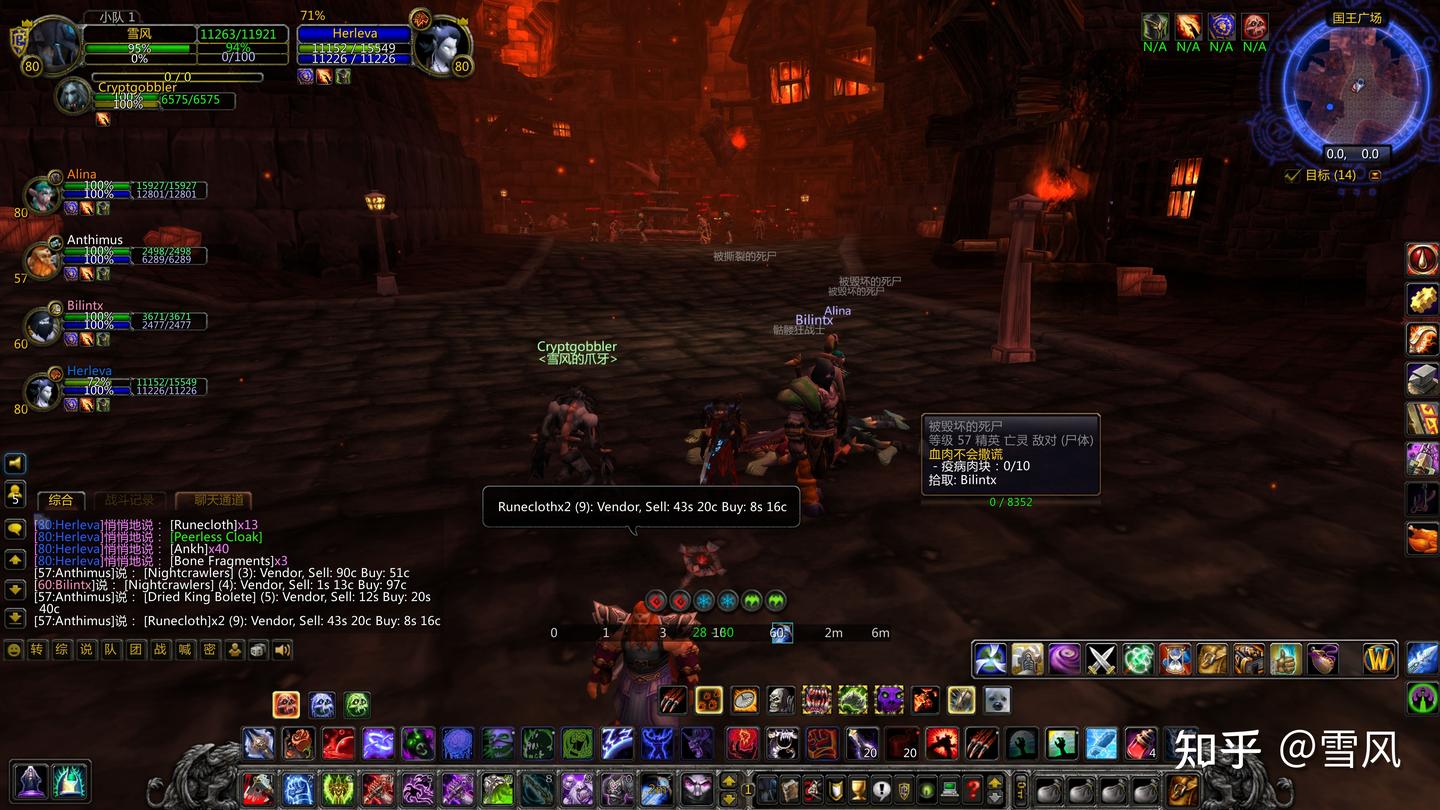Screen dimensions: 1440x810
Task: Click the red question mark help button
Action: (971, 789)
